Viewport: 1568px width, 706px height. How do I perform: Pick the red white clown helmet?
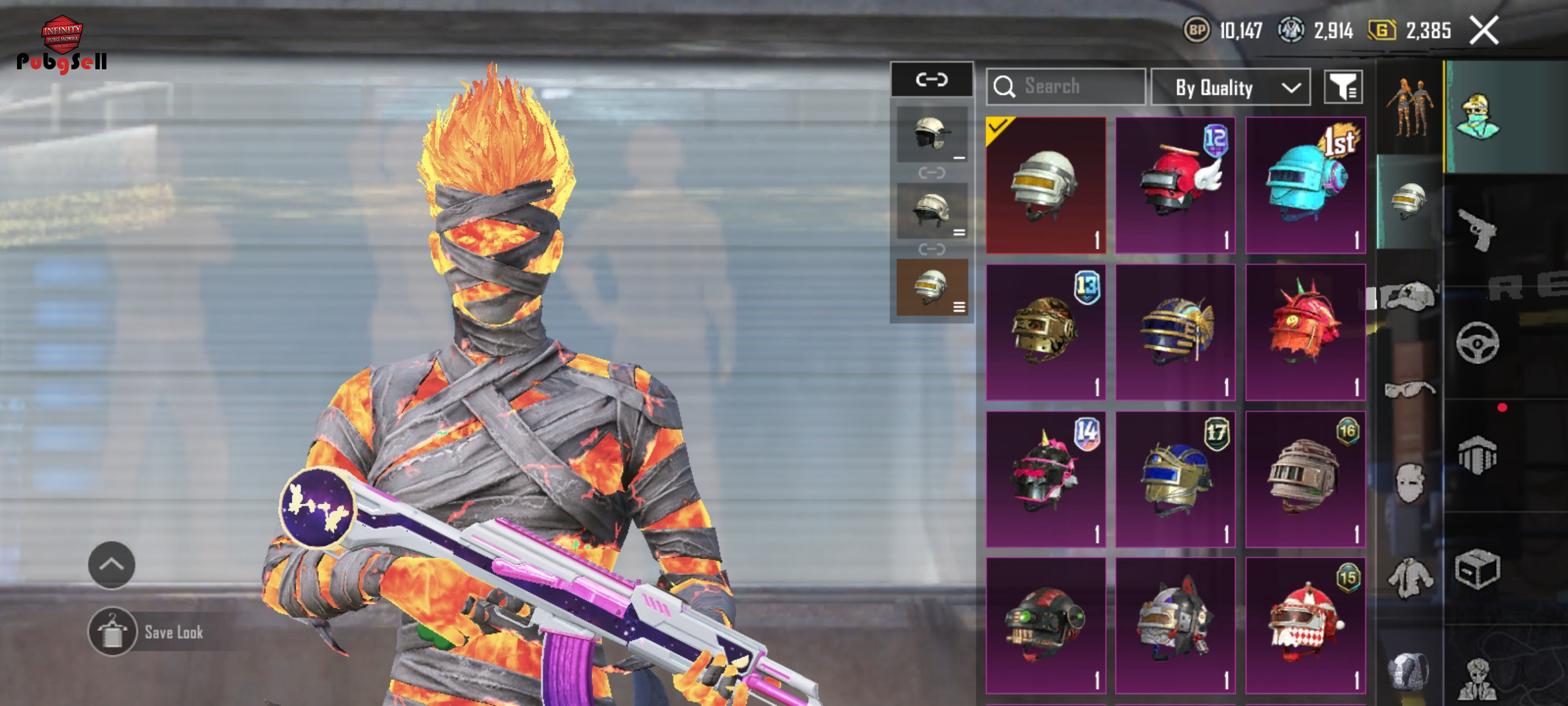(x=1305, y=626)
